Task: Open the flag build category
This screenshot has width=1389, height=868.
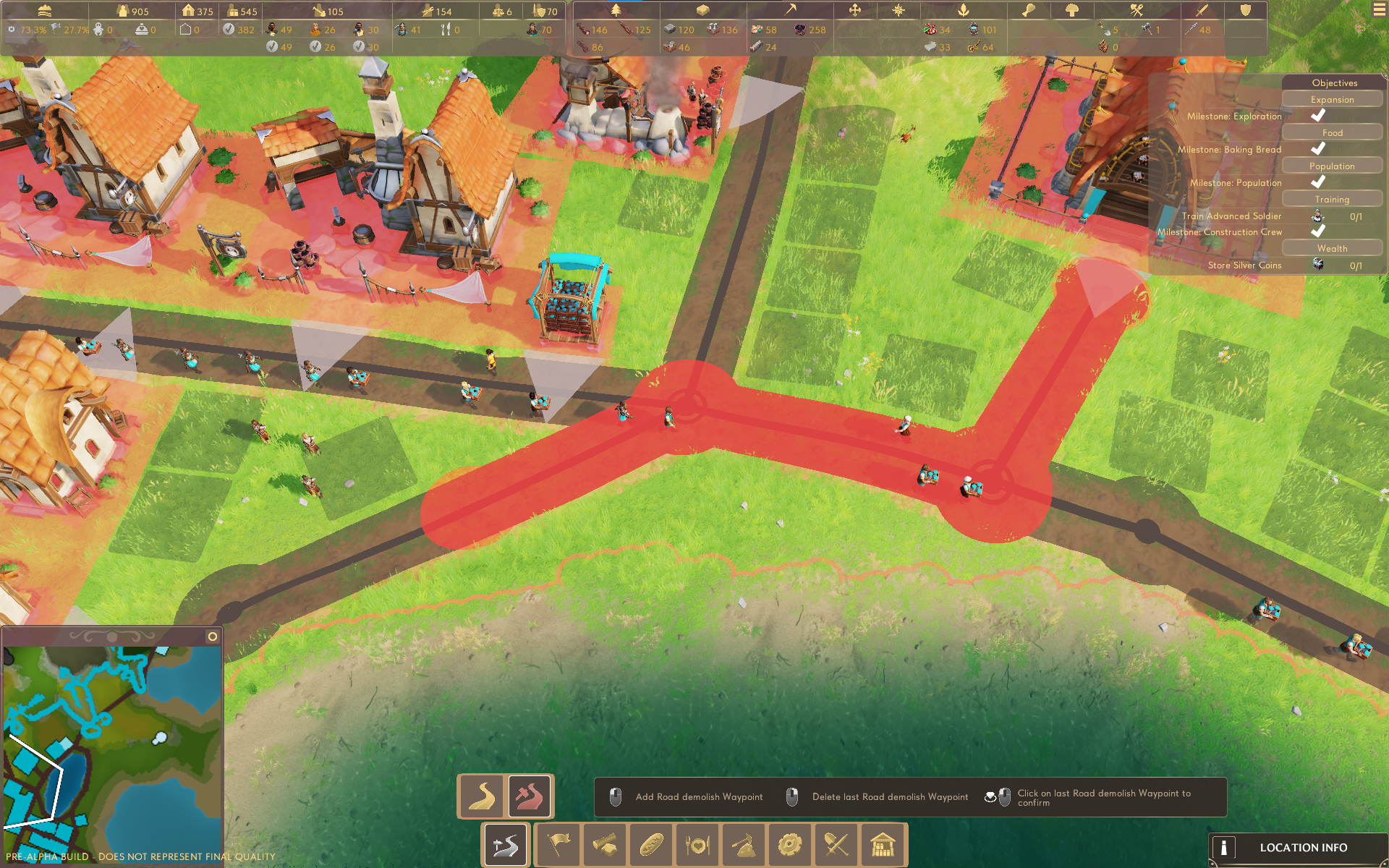Action: click(558, 844)
